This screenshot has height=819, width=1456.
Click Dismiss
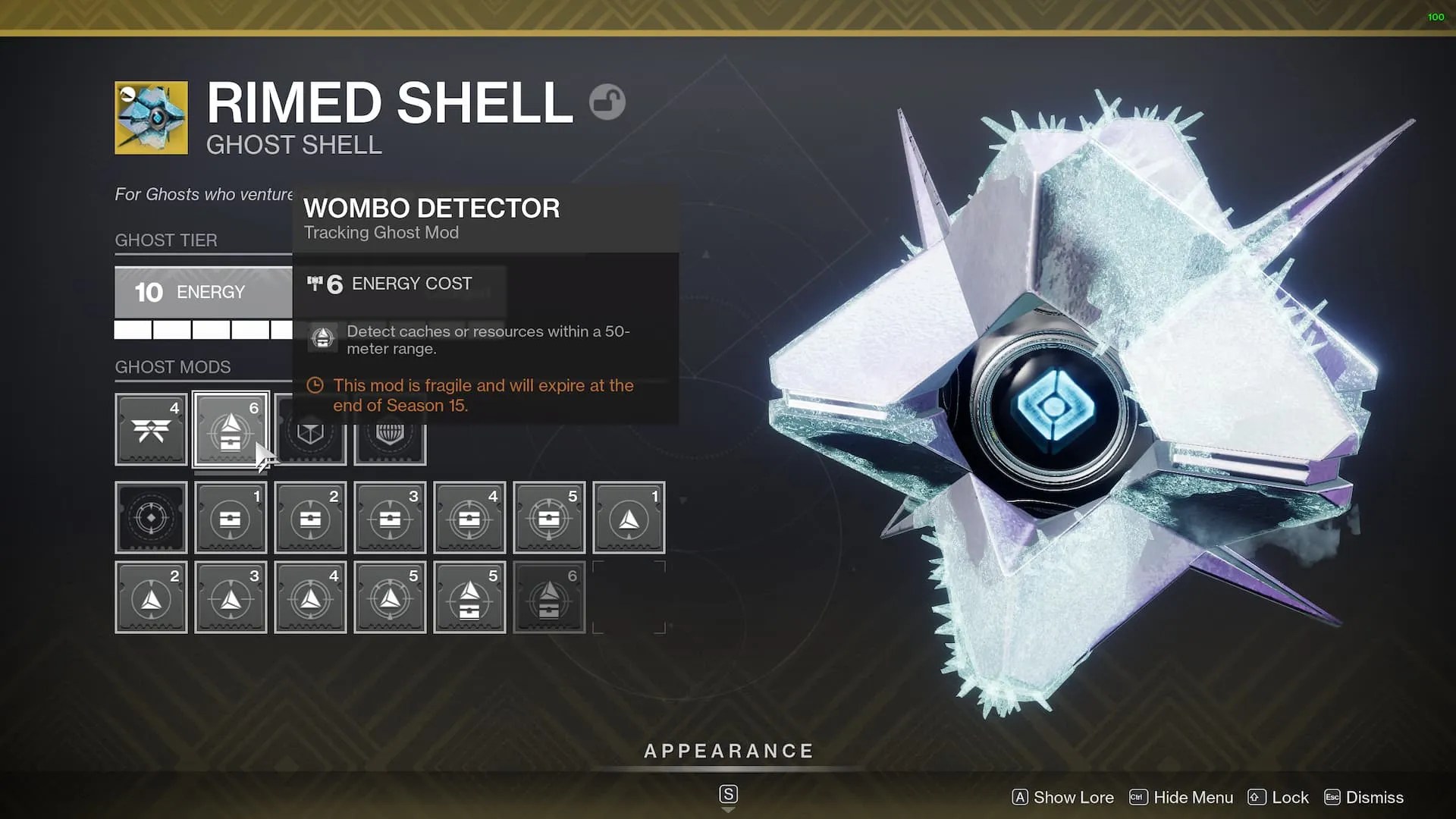point(1373,797)
